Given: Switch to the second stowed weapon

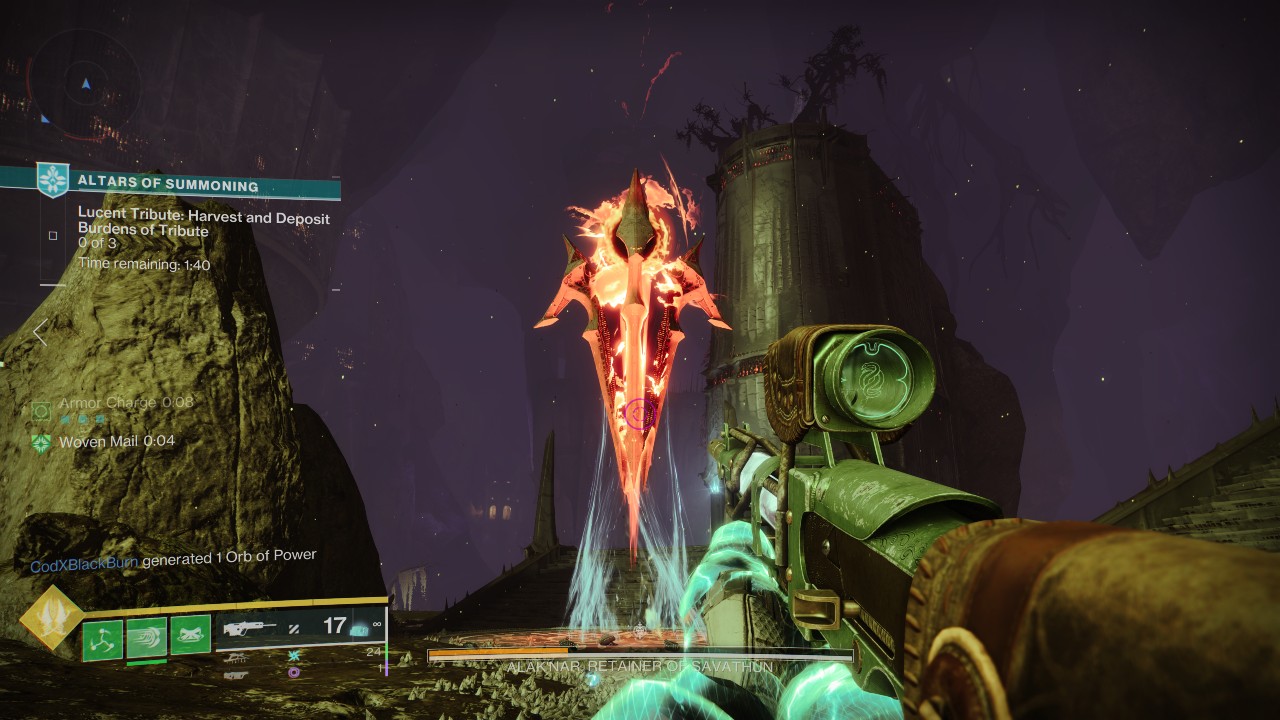Looking at the screenshot, I should tap(236, 657).
